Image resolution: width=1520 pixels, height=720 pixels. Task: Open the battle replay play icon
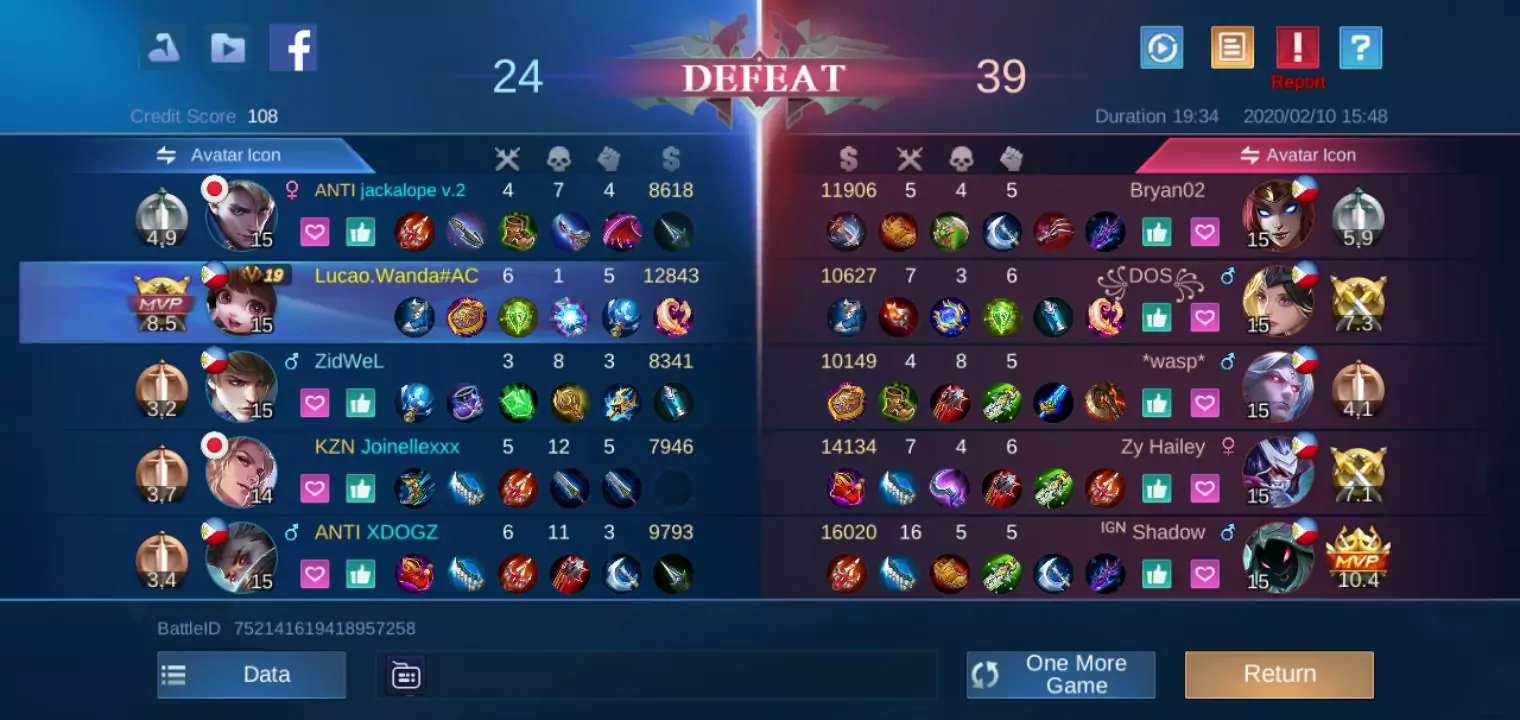pos(1161,46)
